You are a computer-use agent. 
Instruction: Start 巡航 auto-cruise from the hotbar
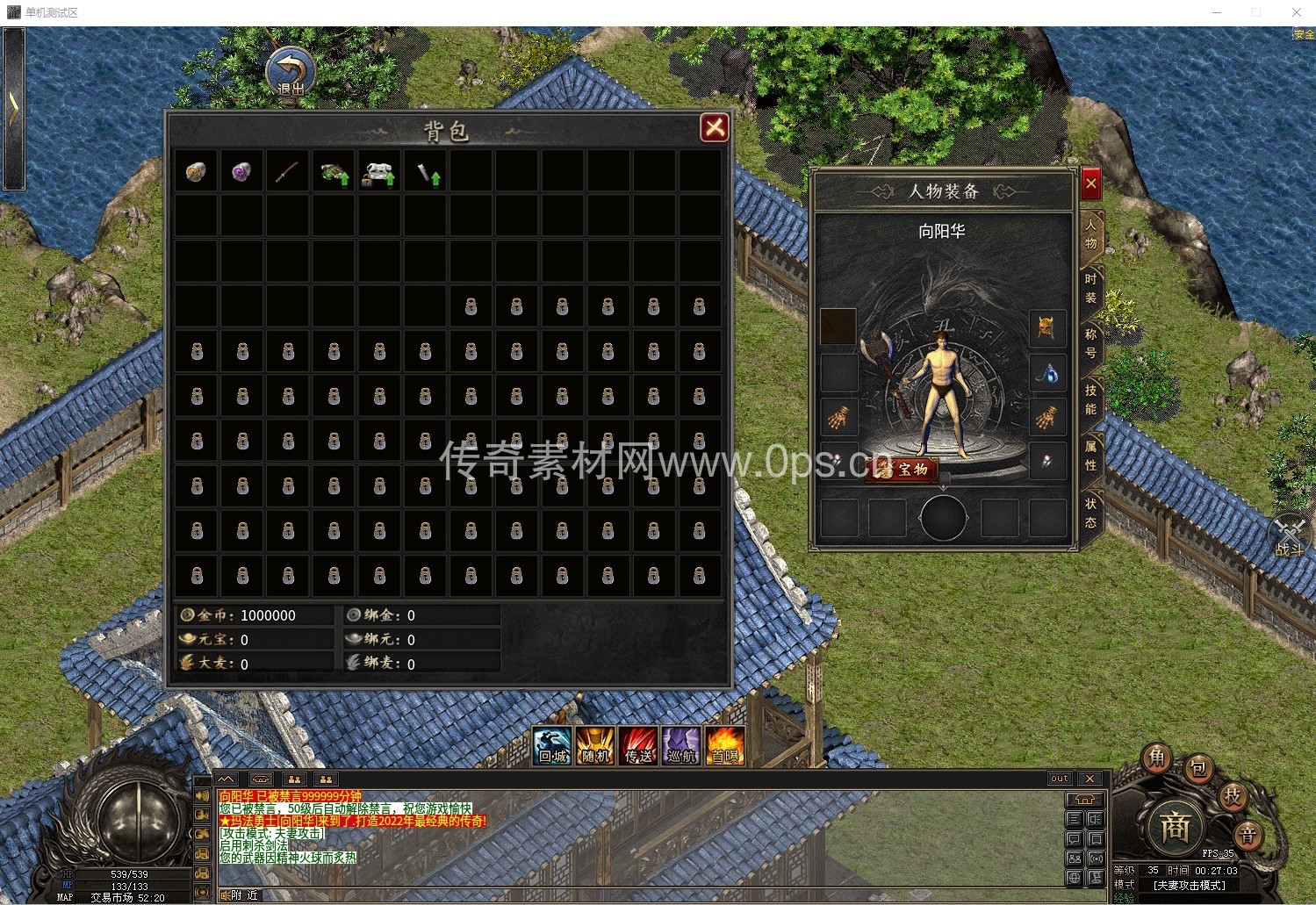pos(681,746)
